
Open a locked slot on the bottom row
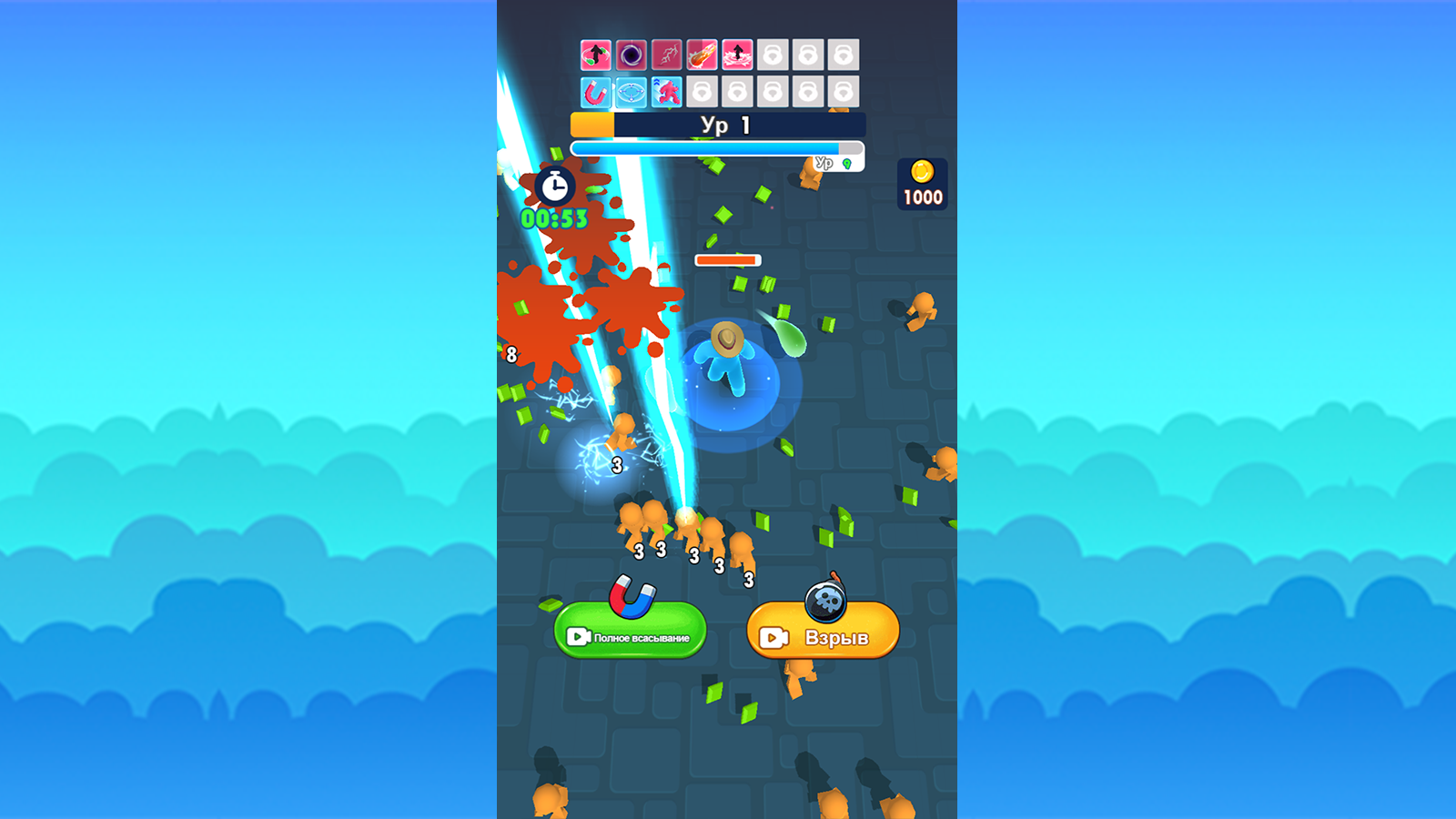pyautogui.click(x=701, y=91)
